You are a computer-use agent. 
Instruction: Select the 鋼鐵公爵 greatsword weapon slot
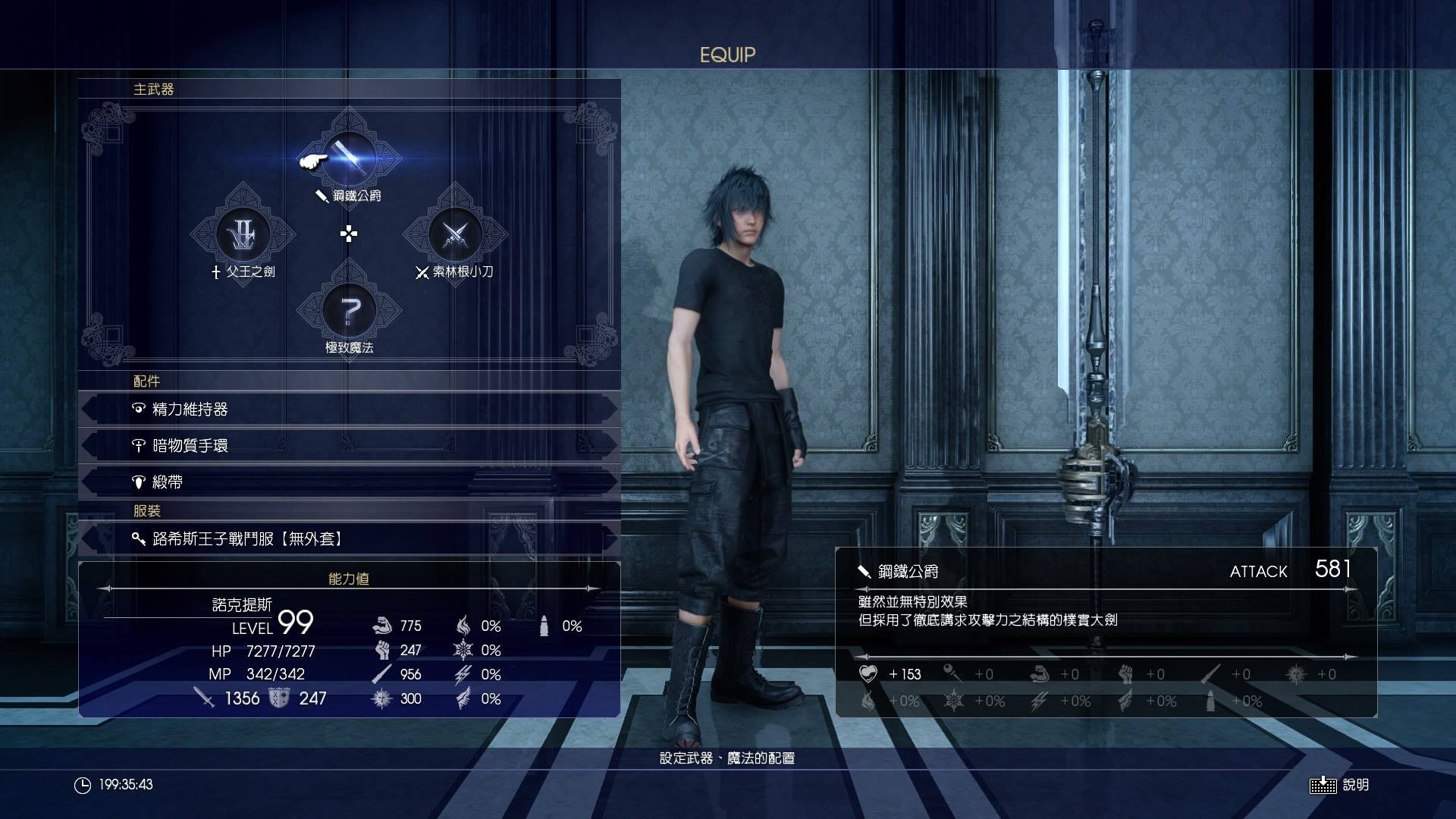coord(350,158)
